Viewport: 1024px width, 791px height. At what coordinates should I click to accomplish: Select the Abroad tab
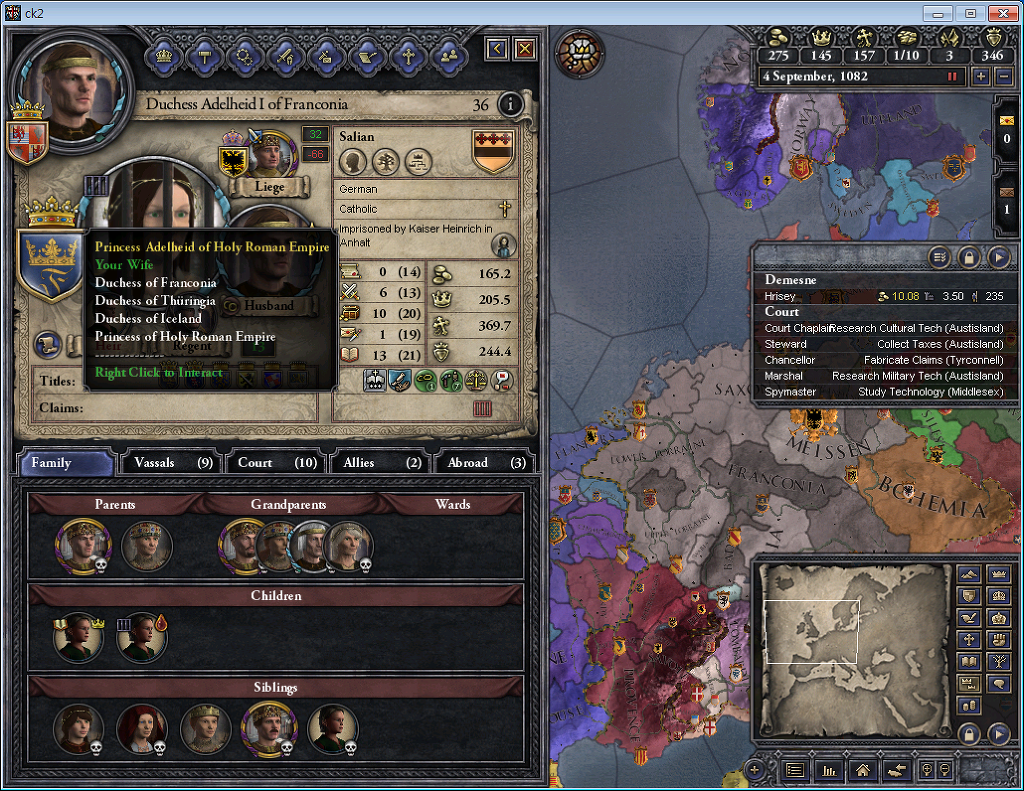(485, 463)
